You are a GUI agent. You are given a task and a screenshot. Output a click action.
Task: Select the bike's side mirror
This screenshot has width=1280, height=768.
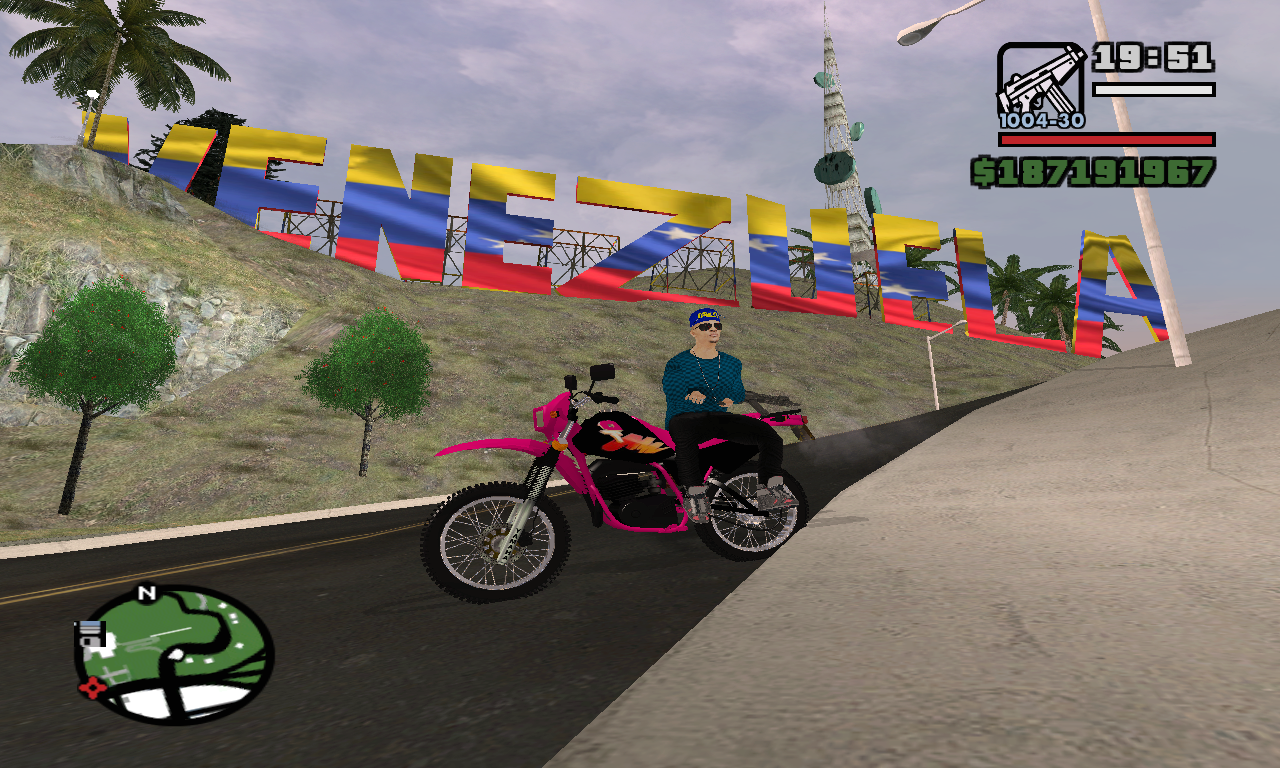[600, 372]
